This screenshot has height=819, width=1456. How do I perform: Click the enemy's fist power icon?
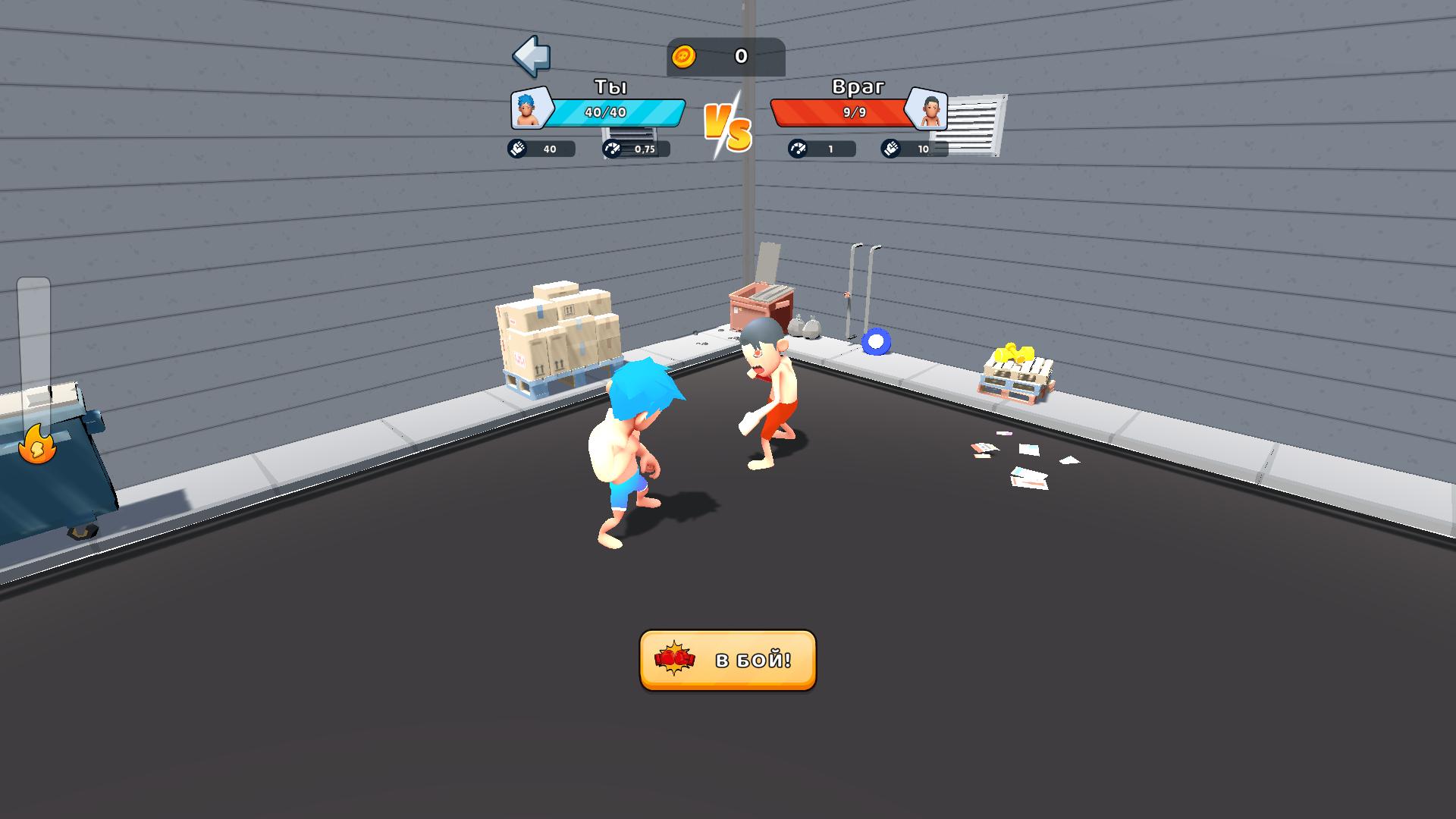click(x=889, y=149)
